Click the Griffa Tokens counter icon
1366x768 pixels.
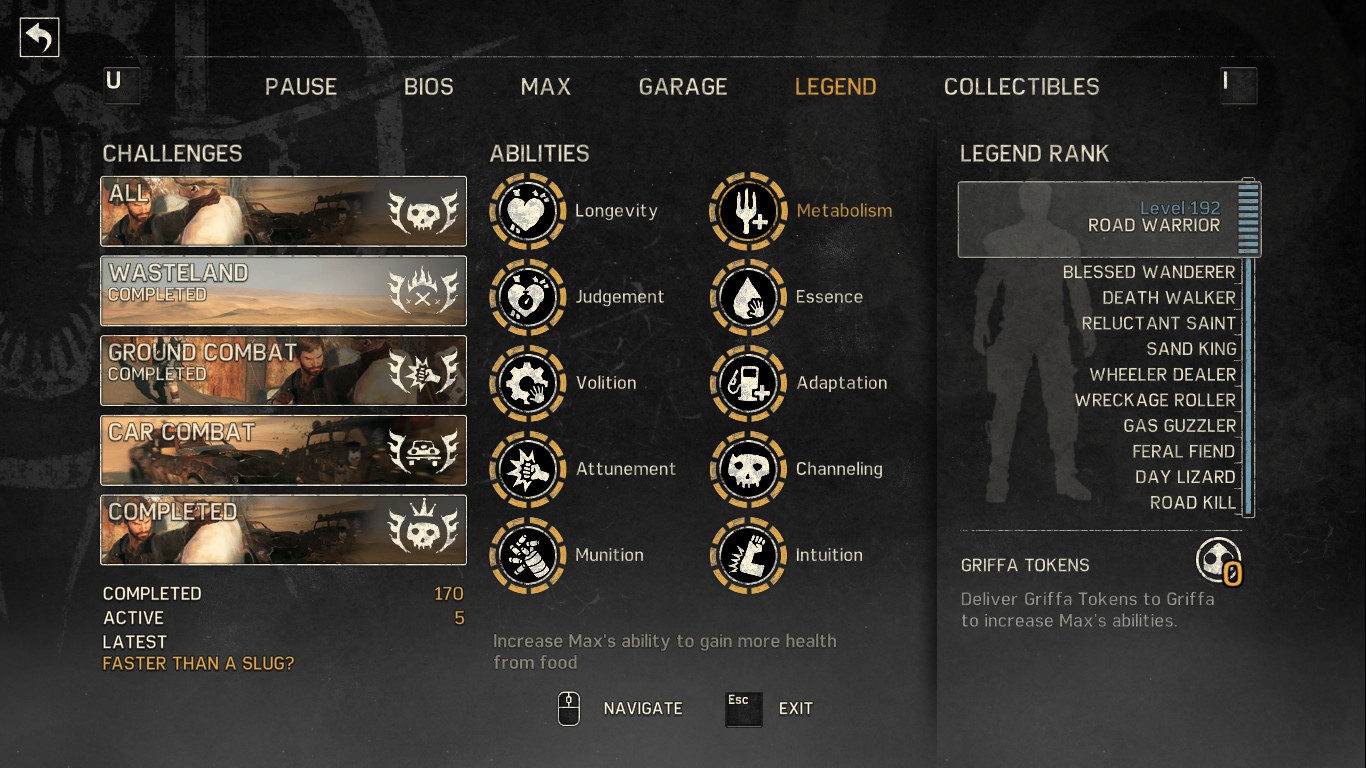(1219, 561)
